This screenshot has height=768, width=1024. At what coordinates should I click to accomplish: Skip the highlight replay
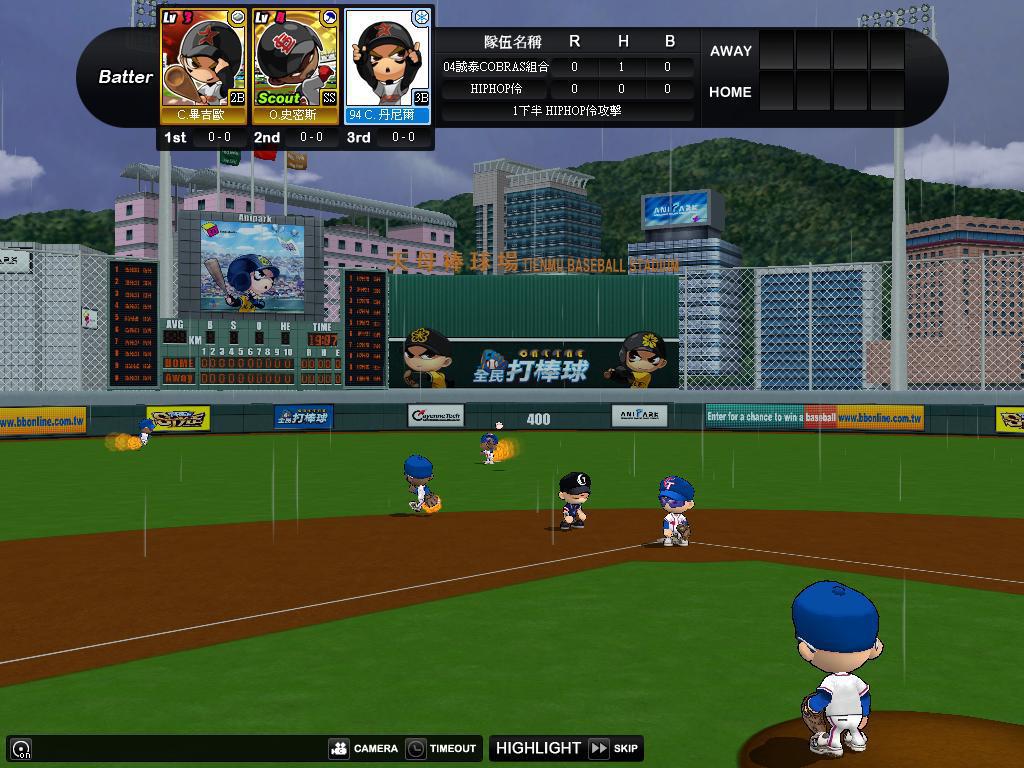pos(614,748)
